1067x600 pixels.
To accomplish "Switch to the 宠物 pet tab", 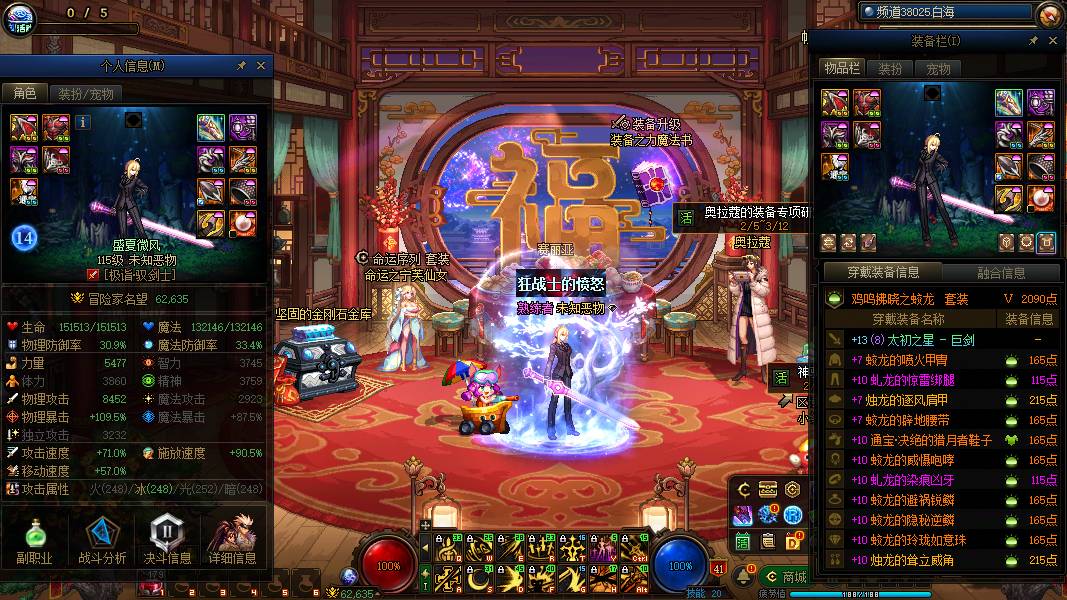I will [938, 69].
